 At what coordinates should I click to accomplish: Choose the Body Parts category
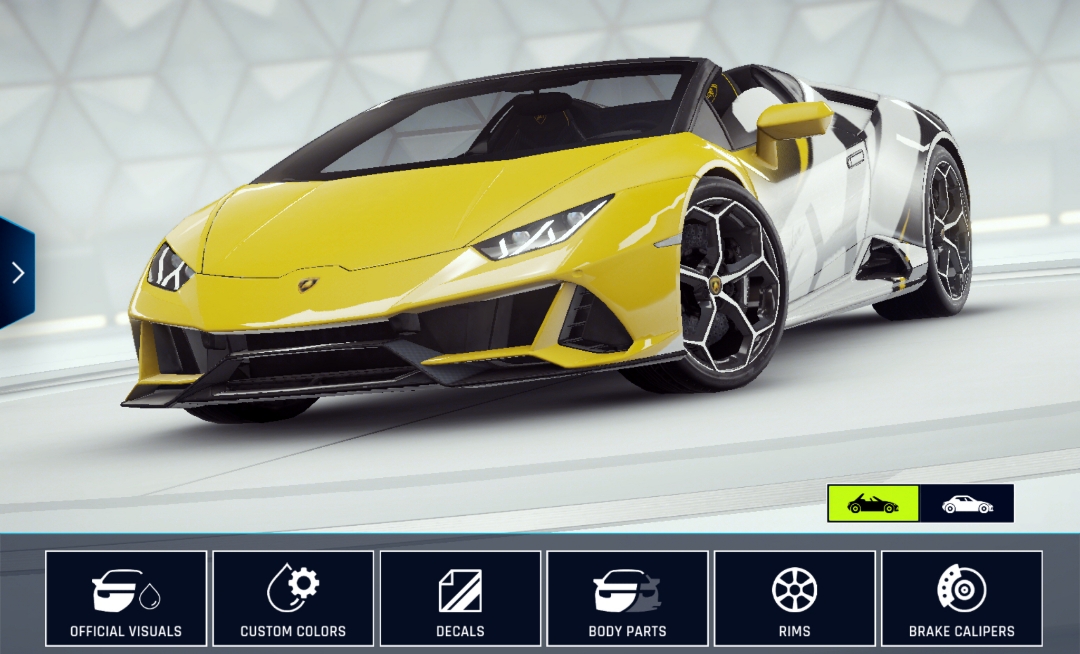click(x=627, y=598)
